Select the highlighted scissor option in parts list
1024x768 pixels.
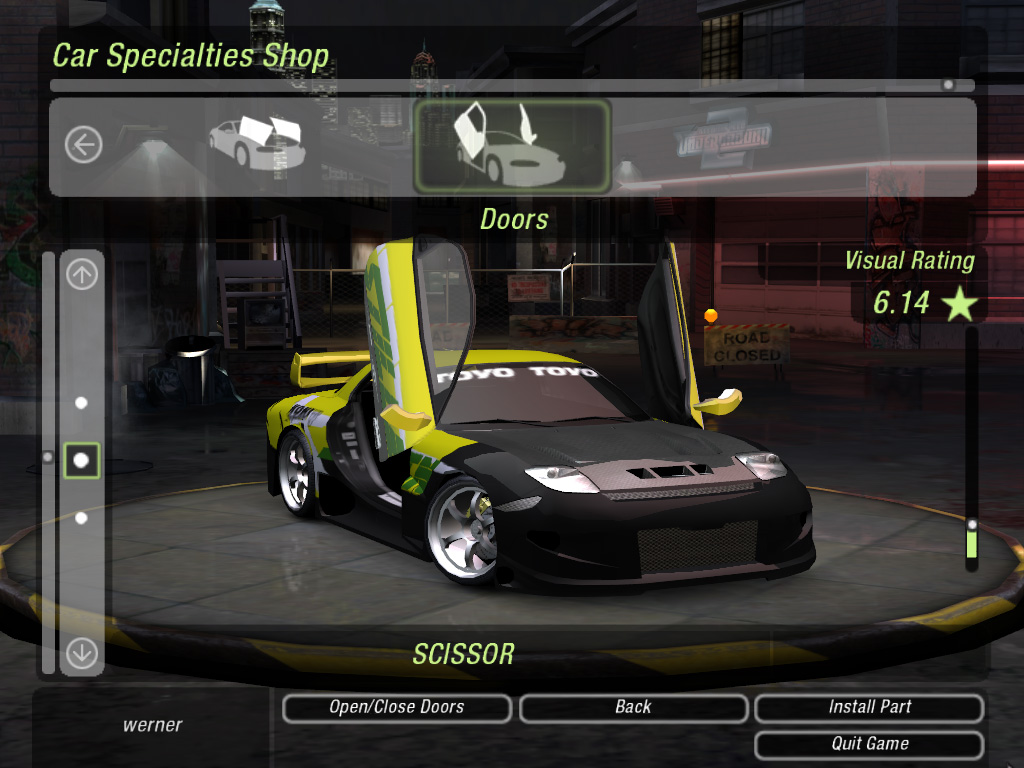pyautogui.click(x=82, y=460)
